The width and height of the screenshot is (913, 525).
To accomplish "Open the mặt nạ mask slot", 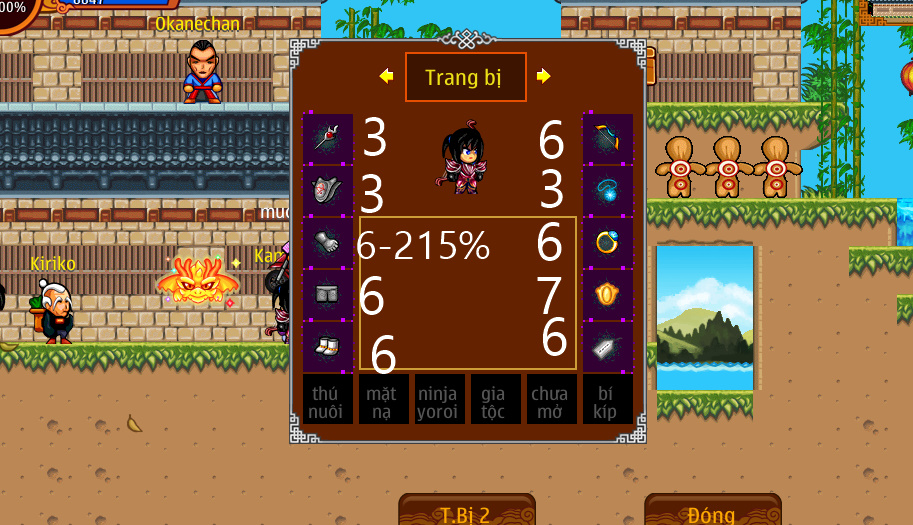I will point(383,400).
